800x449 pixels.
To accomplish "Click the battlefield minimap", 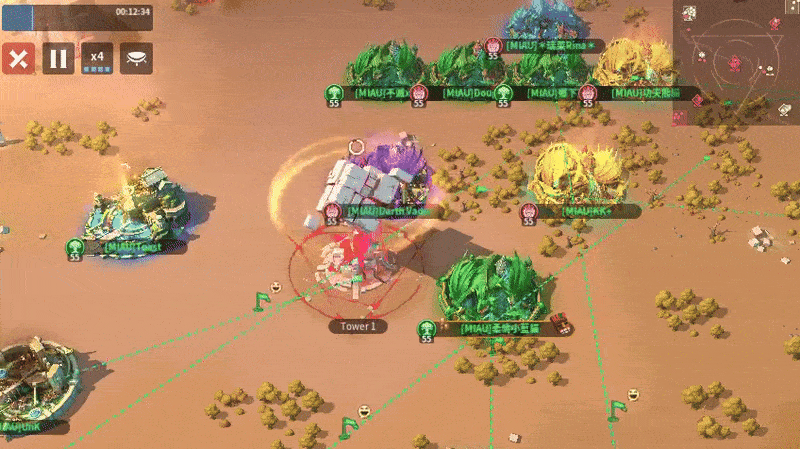I will pyautogui.click(x=736, y=61).
